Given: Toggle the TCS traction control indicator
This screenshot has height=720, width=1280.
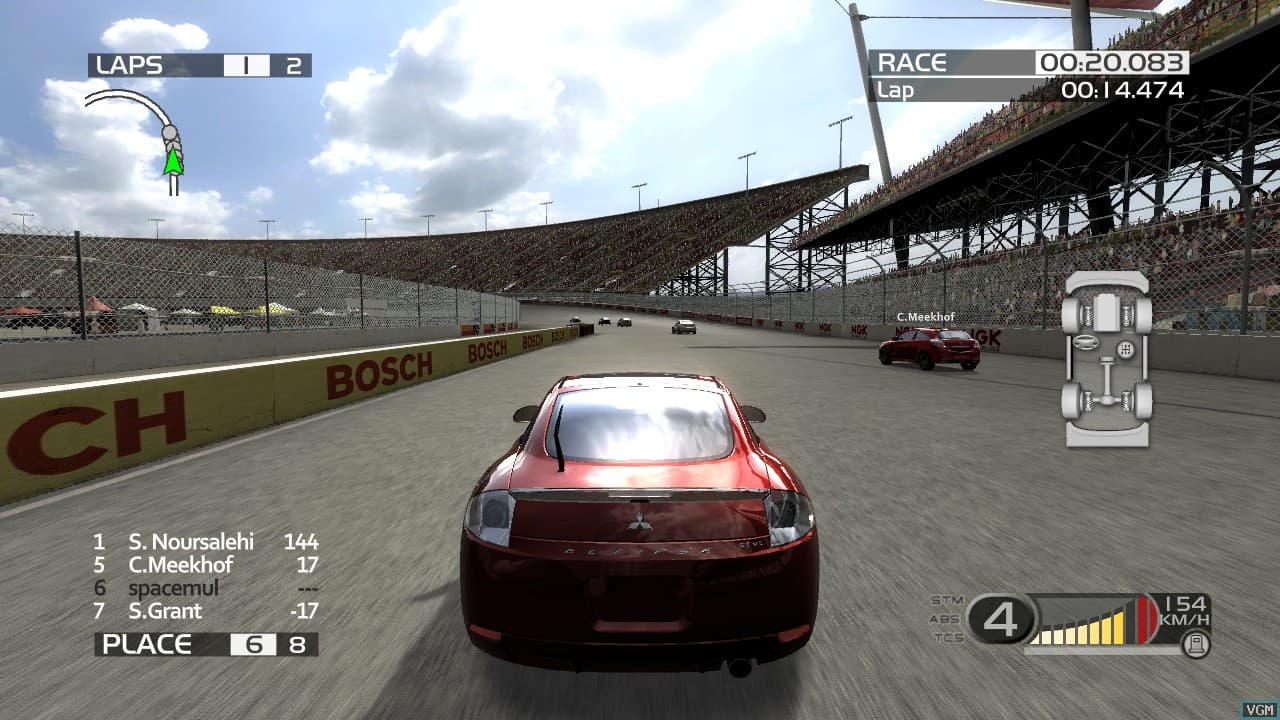Looking at the screenshot, I should (x=946, y=637).
